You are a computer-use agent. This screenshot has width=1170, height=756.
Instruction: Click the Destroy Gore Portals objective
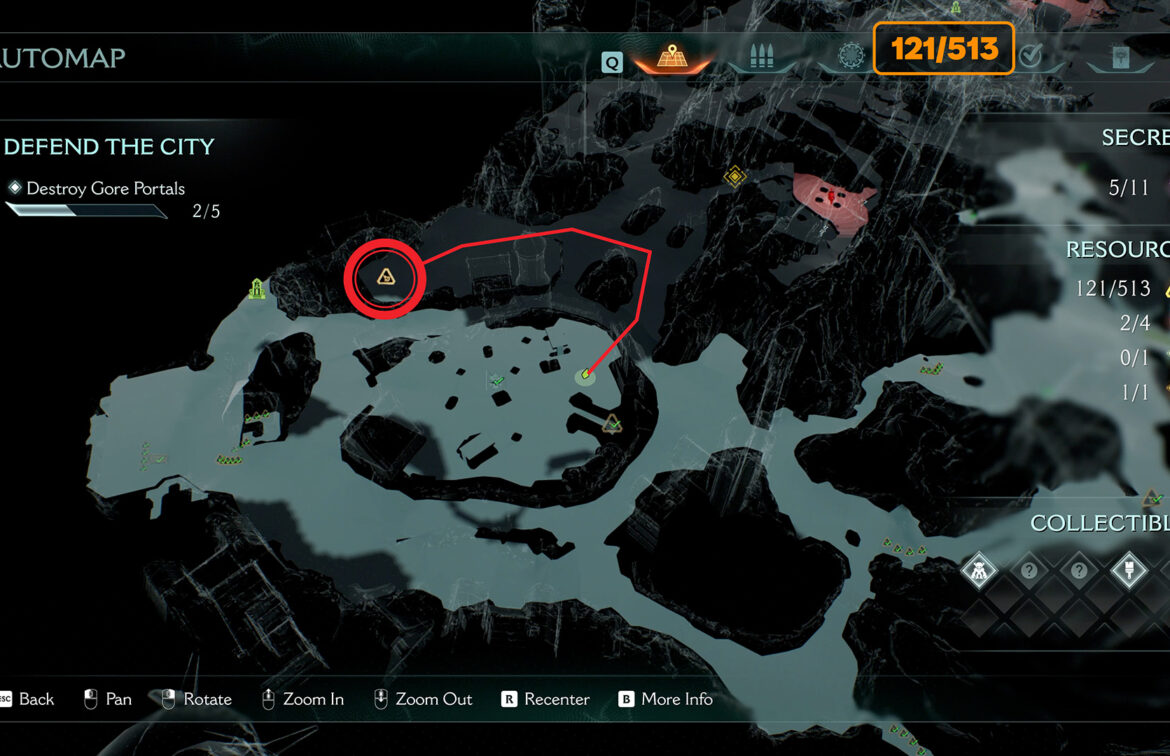(105, 188)
